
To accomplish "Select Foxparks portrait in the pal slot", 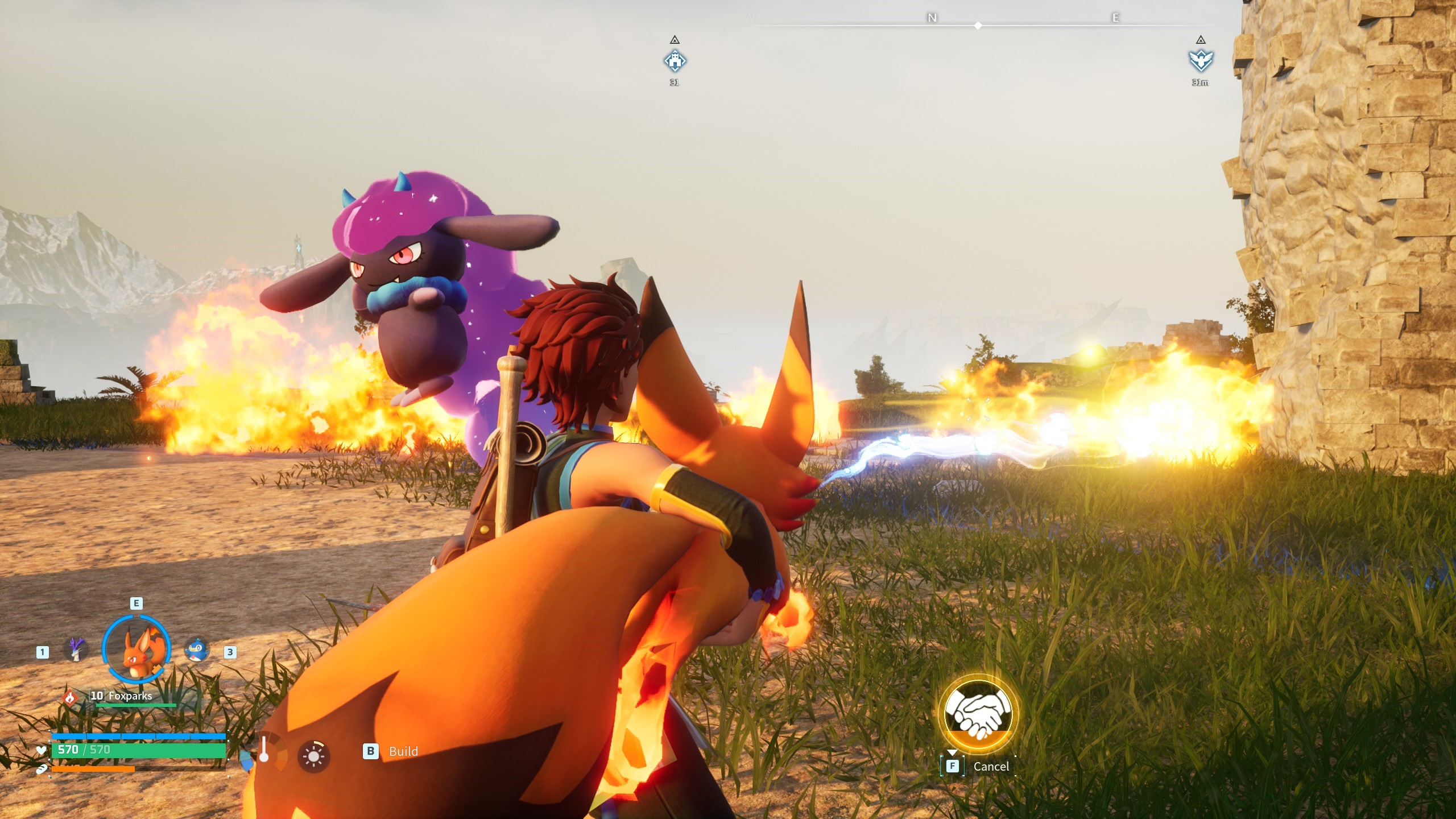I will click(137, 648).
